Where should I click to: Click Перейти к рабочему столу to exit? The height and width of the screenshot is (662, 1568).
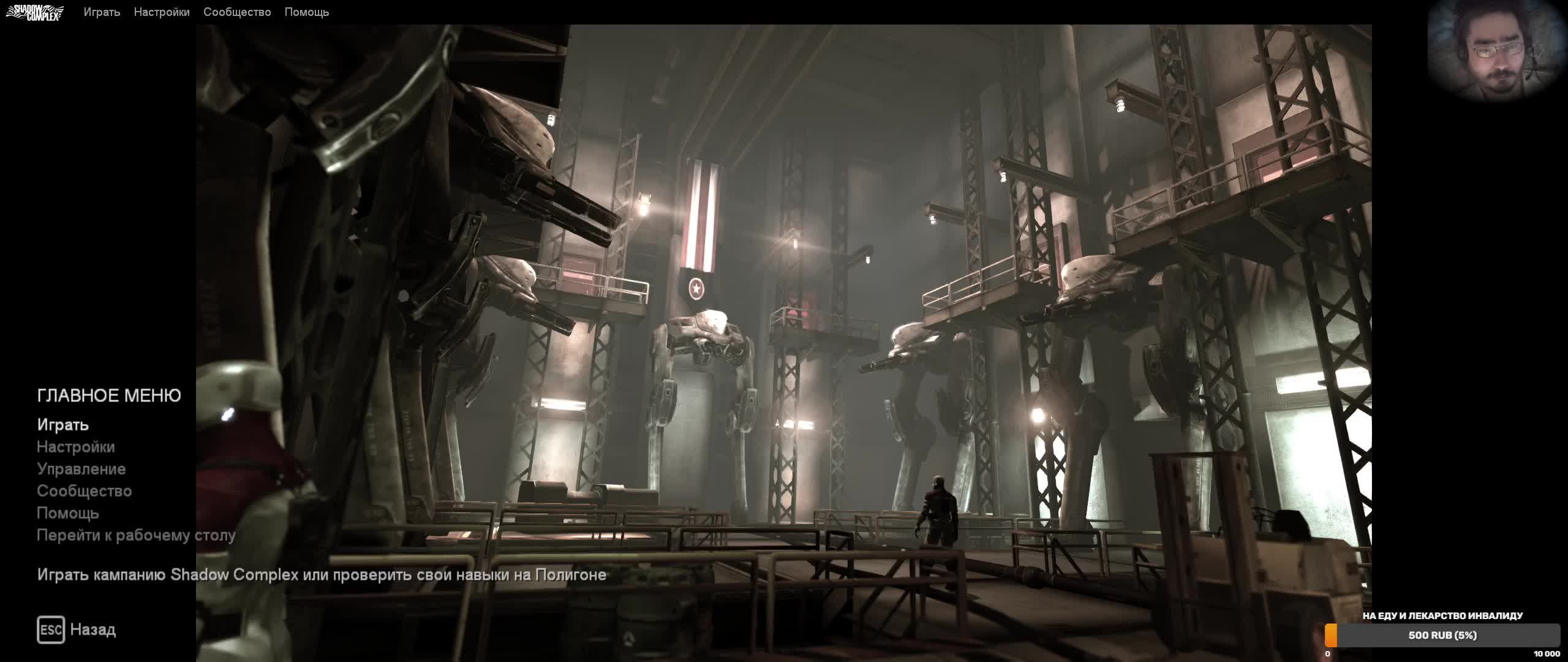pos(136,535)
